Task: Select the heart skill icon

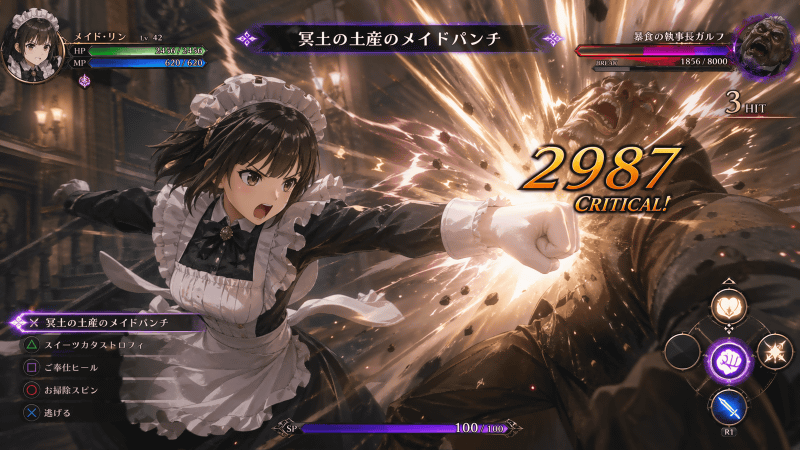Action: 729,307
